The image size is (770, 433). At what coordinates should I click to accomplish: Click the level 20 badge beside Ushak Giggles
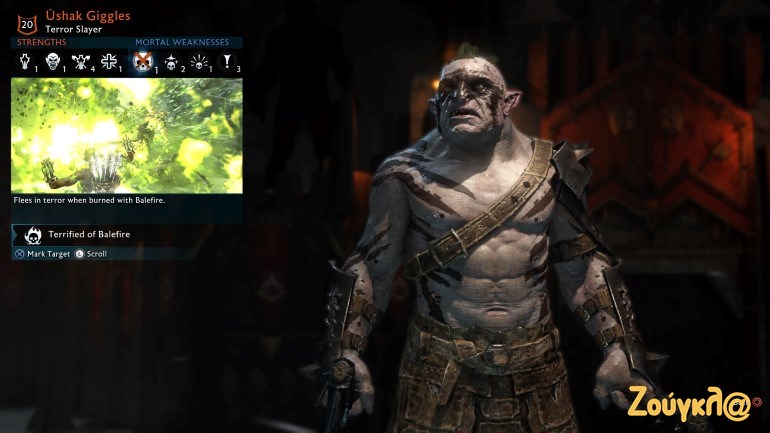click(x=26, y=20)
